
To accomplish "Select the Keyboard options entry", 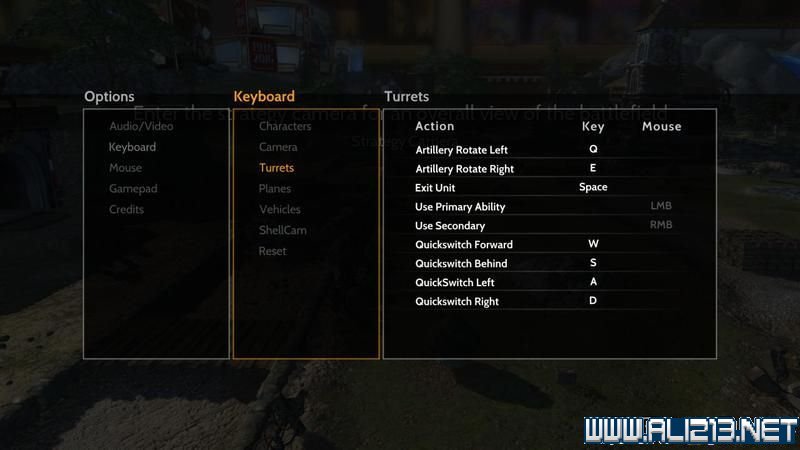I will pos(132,147).
